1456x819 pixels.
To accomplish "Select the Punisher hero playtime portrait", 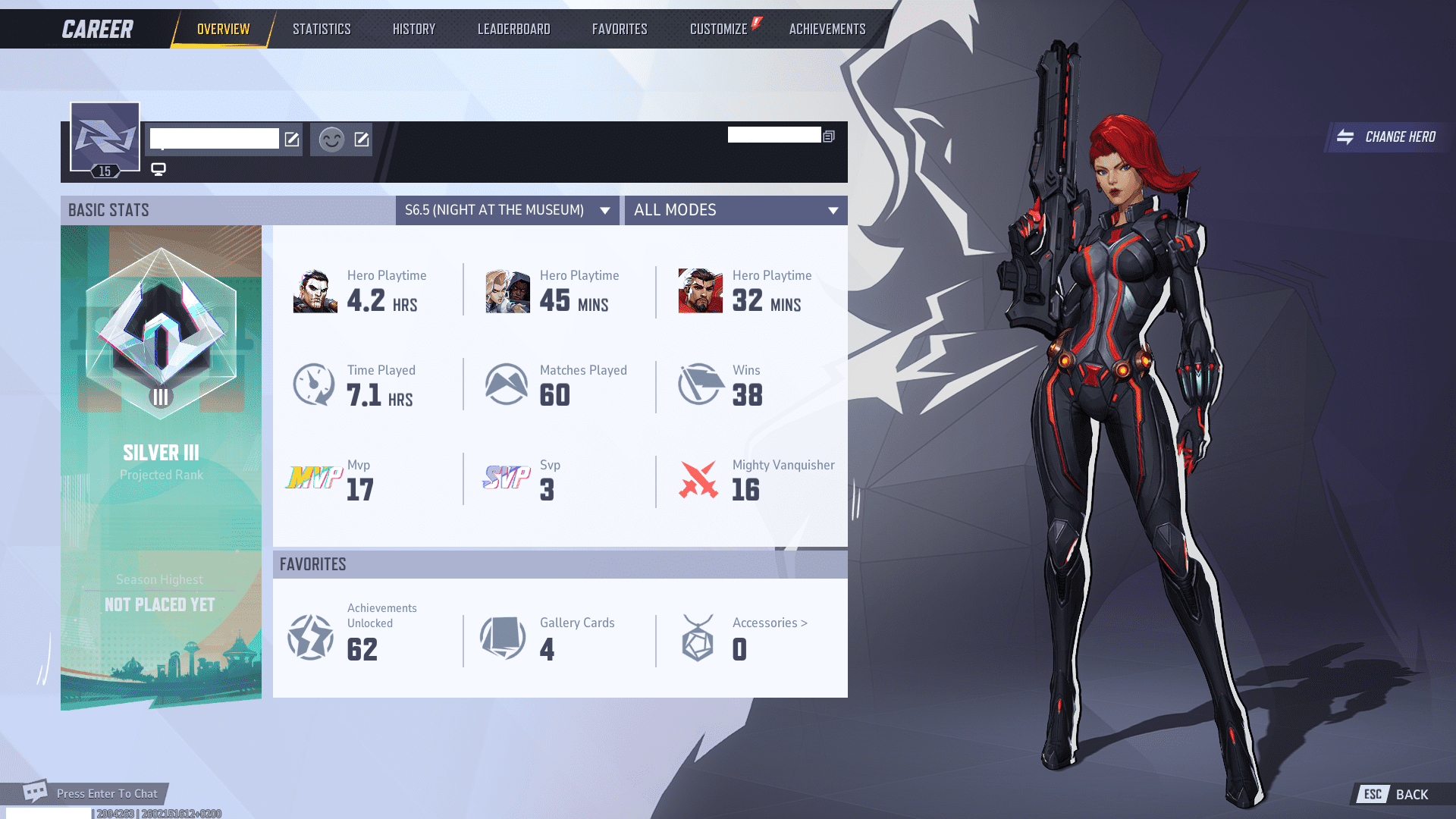I will (315, 291).
